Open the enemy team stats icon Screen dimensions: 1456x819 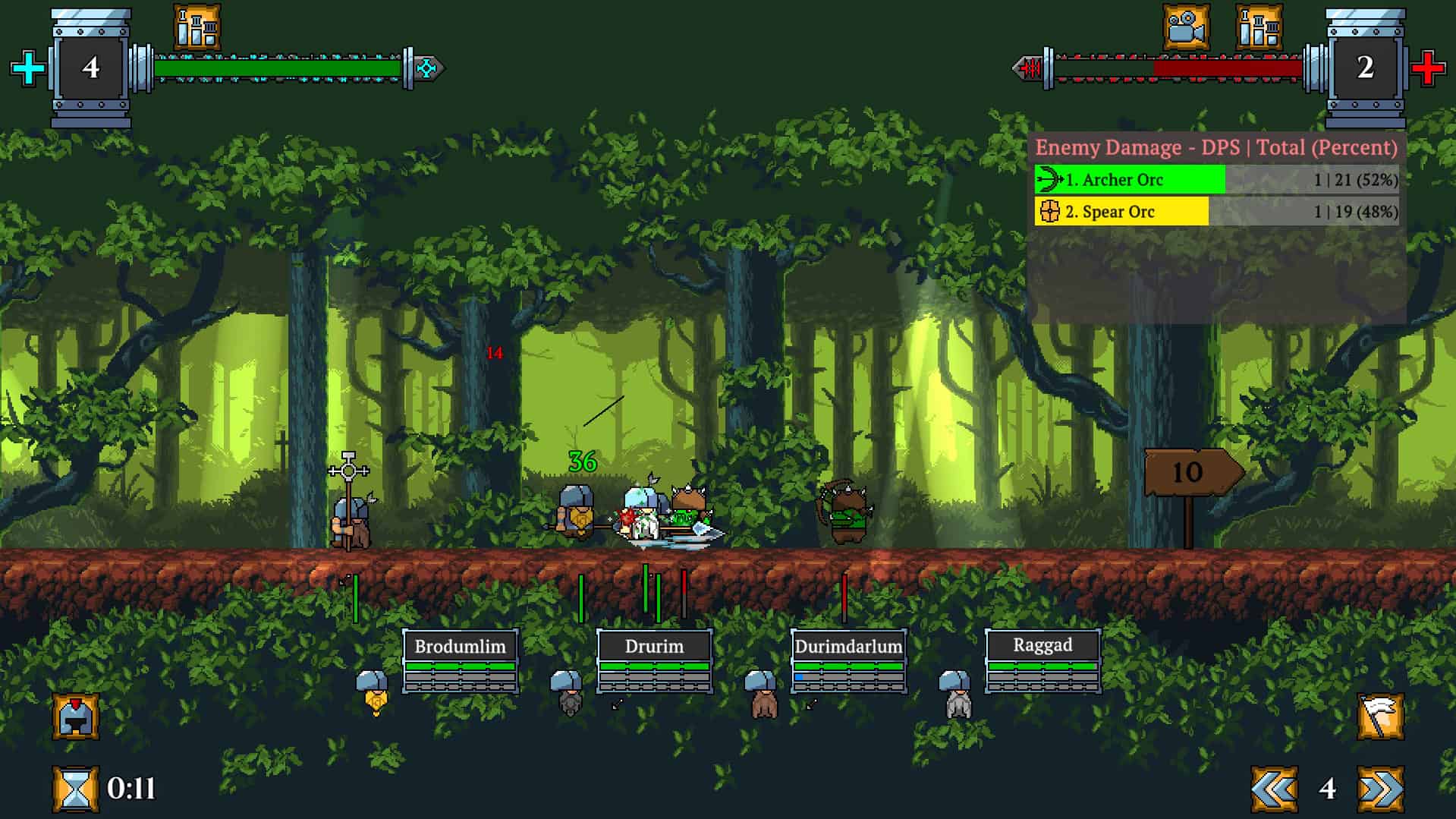[x=1259, y=27]
